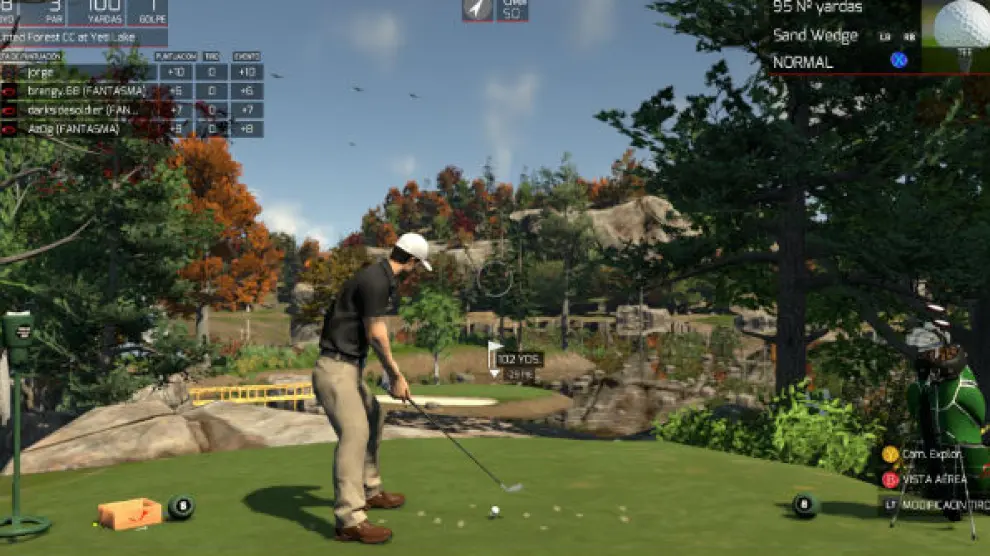Change the Sand Wedge club selection
The height and width of the screenshot is (556, 990).
[x=815, y=36]
